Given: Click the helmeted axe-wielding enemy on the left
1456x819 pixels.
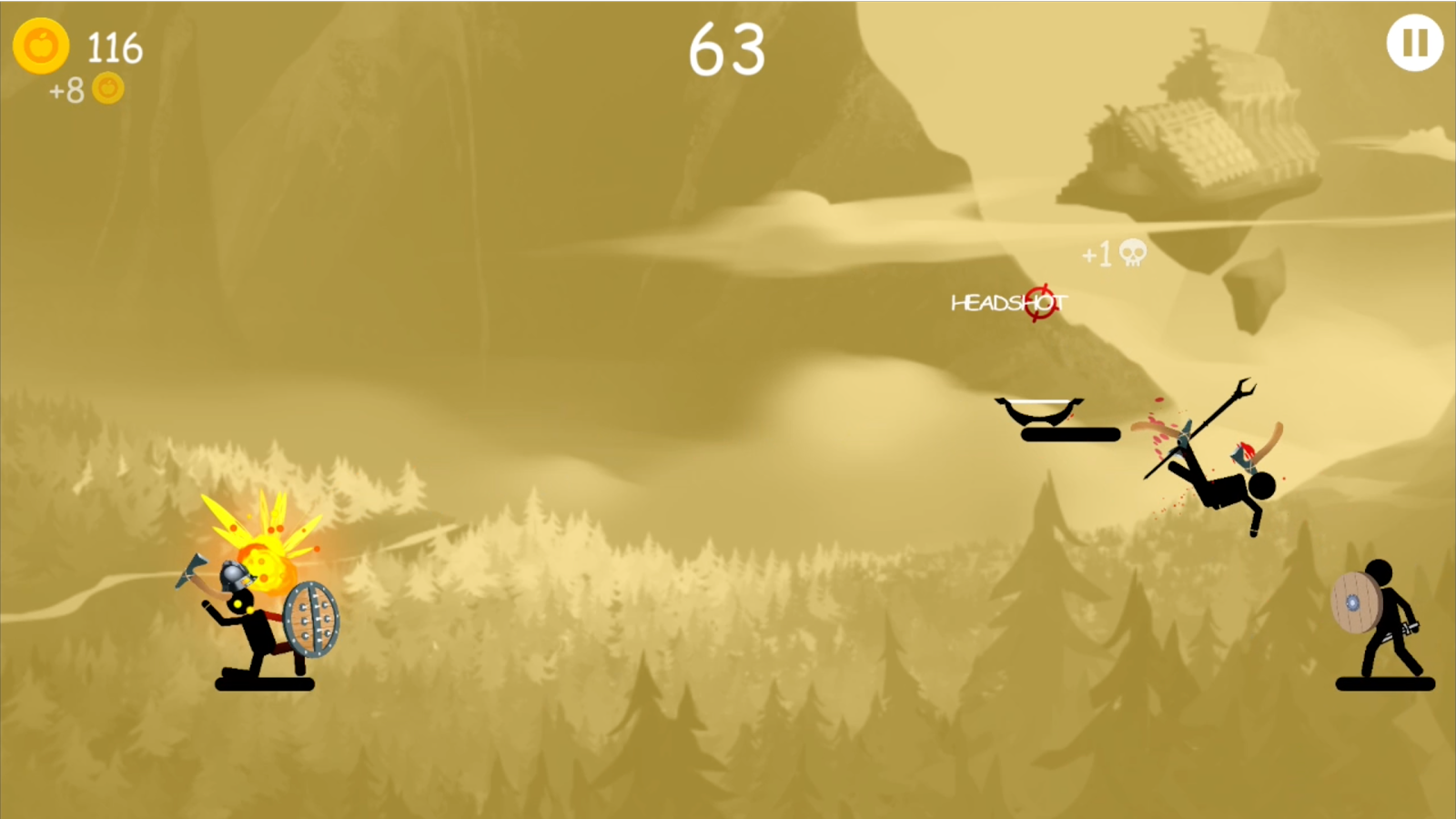Looking at the screenshot, I should 250,619.
